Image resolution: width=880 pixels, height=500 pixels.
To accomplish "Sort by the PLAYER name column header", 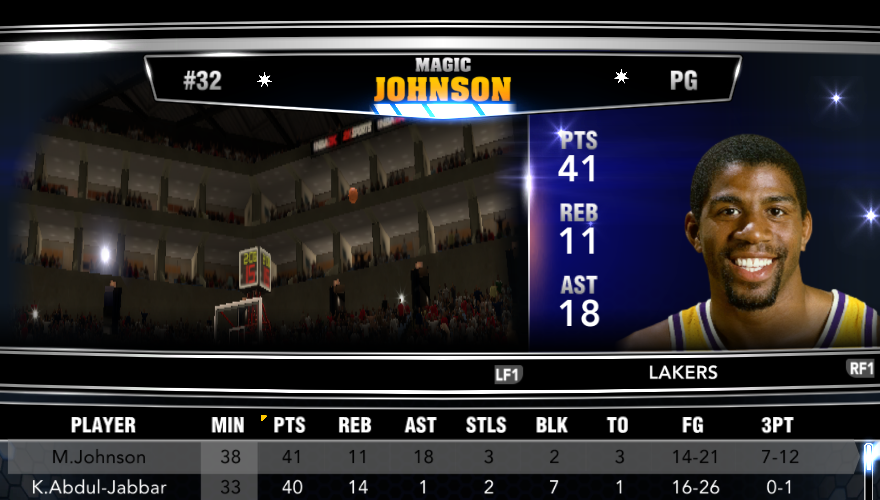I will pos(103,425).
